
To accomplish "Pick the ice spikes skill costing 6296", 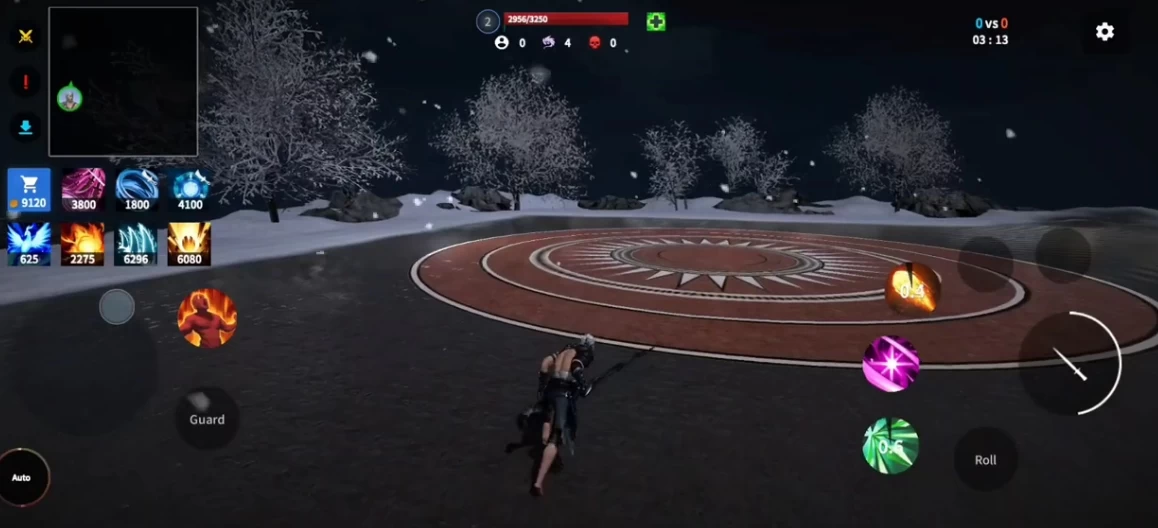I will click(x=137, y=243).
